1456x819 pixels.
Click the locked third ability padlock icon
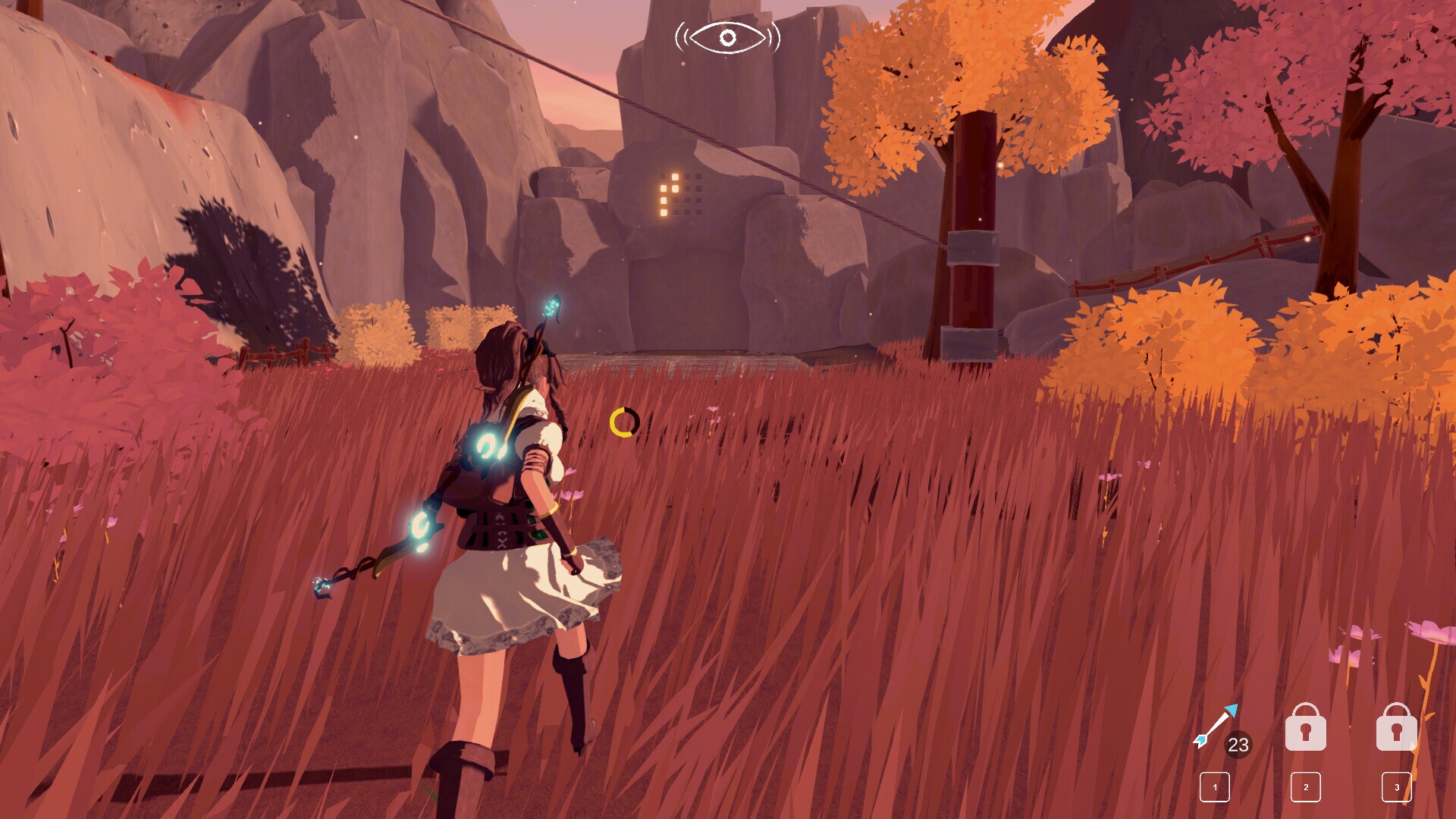pos(1397,725)
